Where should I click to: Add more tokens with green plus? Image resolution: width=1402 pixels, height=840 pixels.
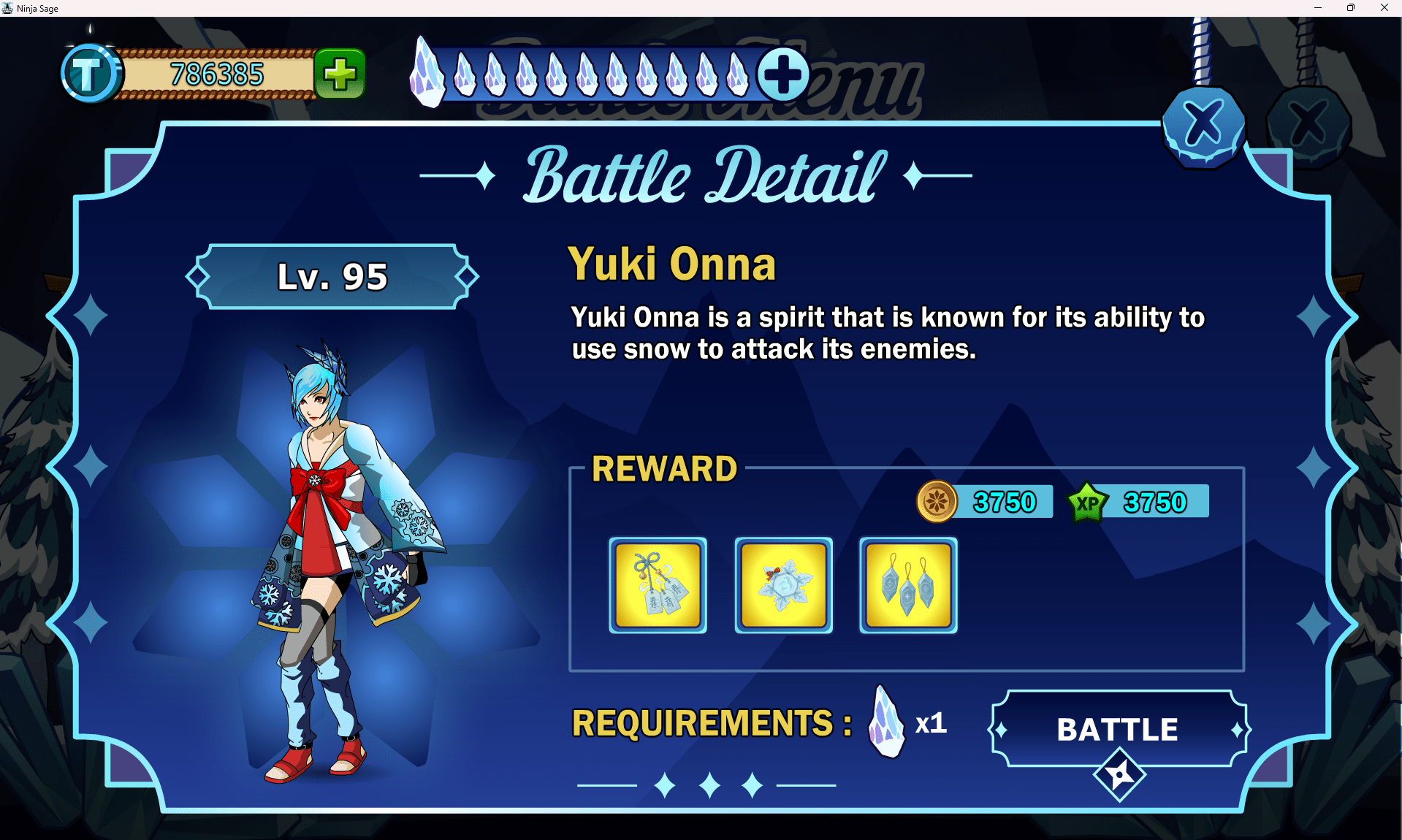coord(340,74)
